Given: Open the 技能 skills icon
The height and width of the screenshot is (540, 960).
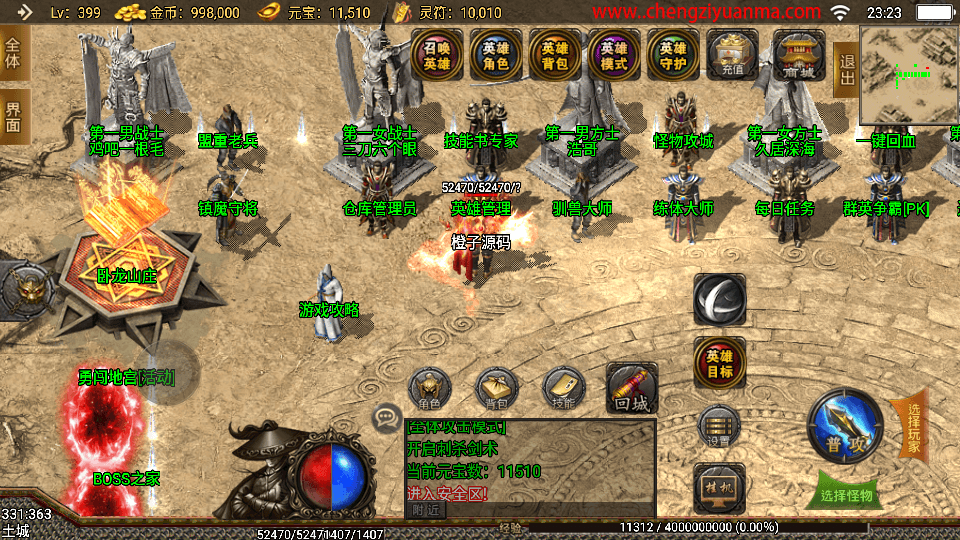Looking at the screenshot, I should tap(563, 390).
